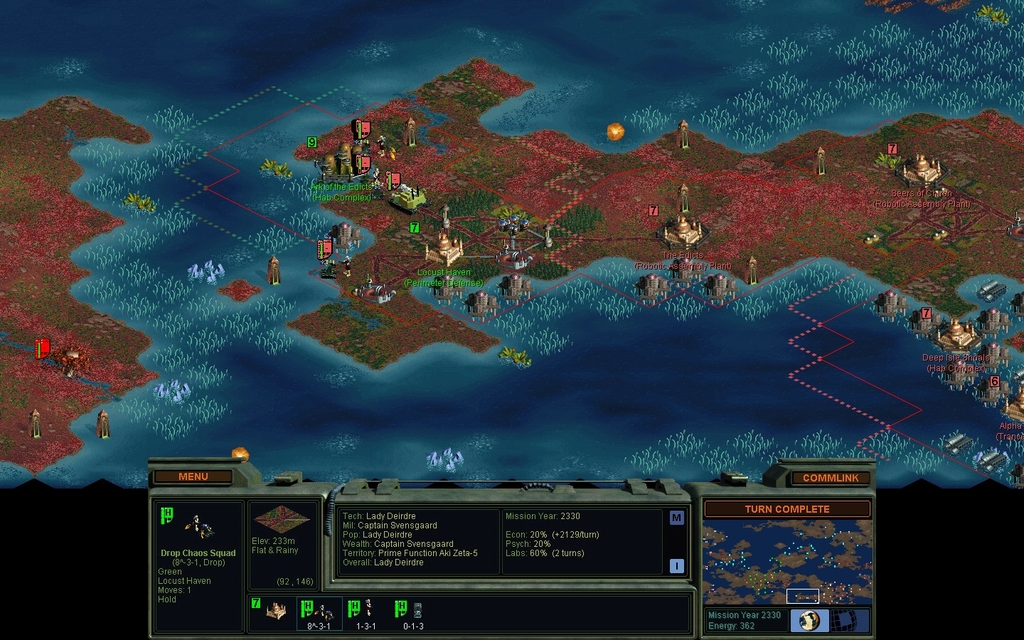This screenshot has width=1024, height=640.
Task: Click the world minimap
Action: coord(787,563)
